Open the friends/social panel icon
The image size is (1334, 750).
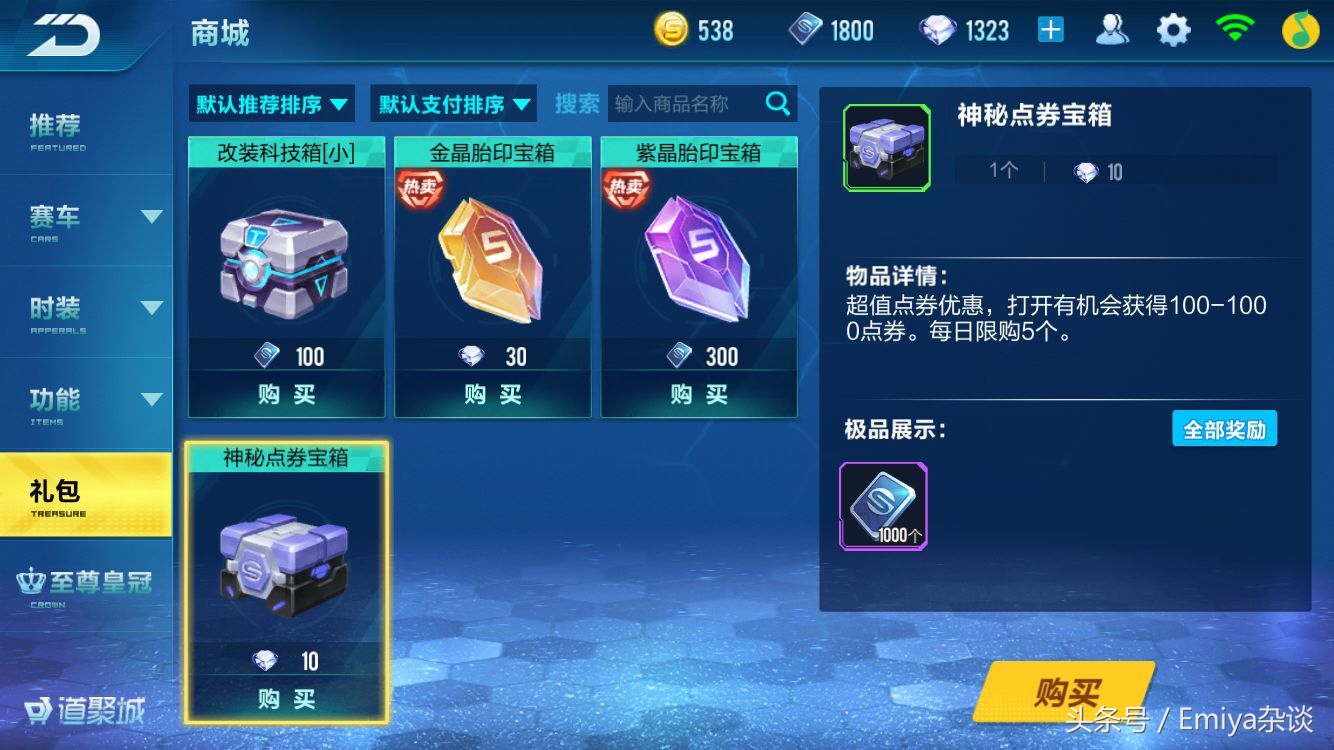pos(1113,29)
